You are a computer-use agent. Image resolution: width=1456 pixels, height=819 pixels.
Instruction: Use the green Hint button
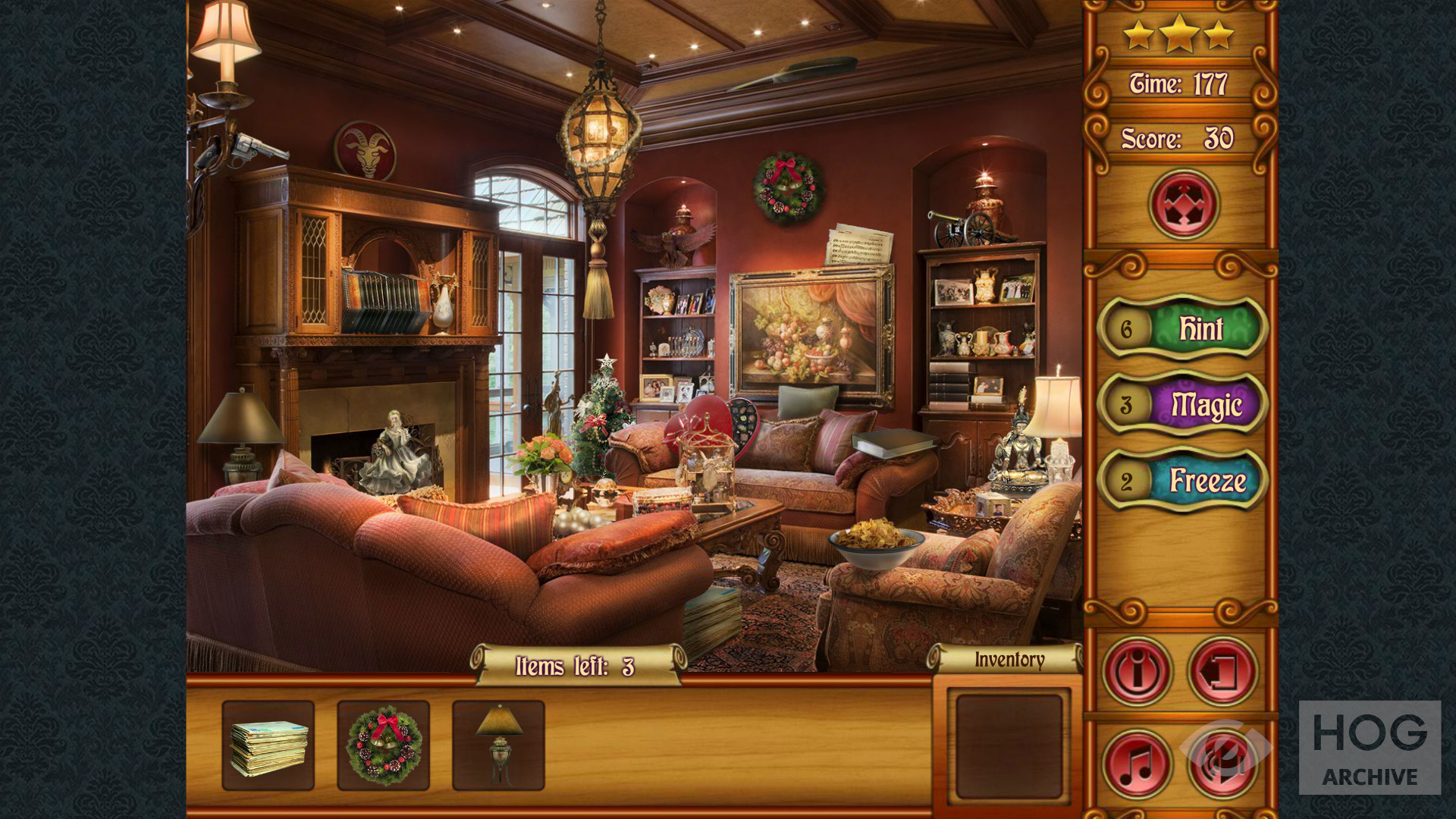coord(1183,328)
